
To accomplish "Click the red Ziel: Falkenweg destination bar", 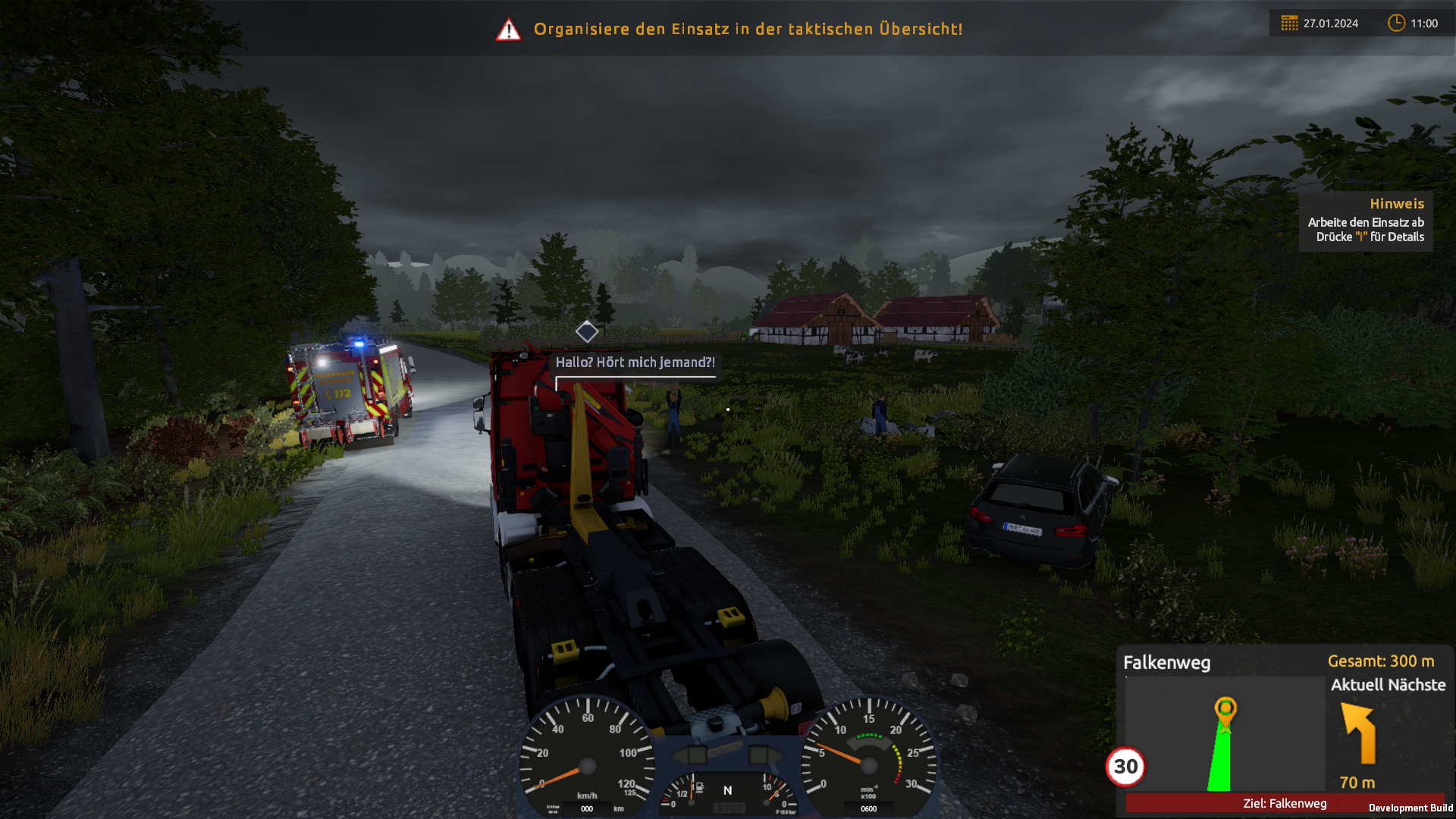I will [1284, 803].
